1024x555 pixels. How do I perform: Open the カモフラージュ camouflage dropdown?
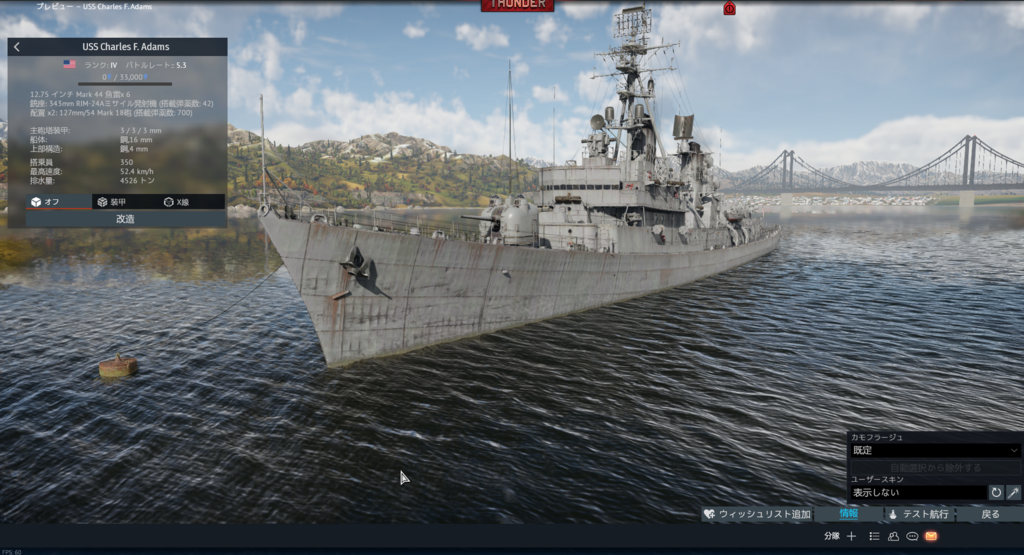point(934,451)
